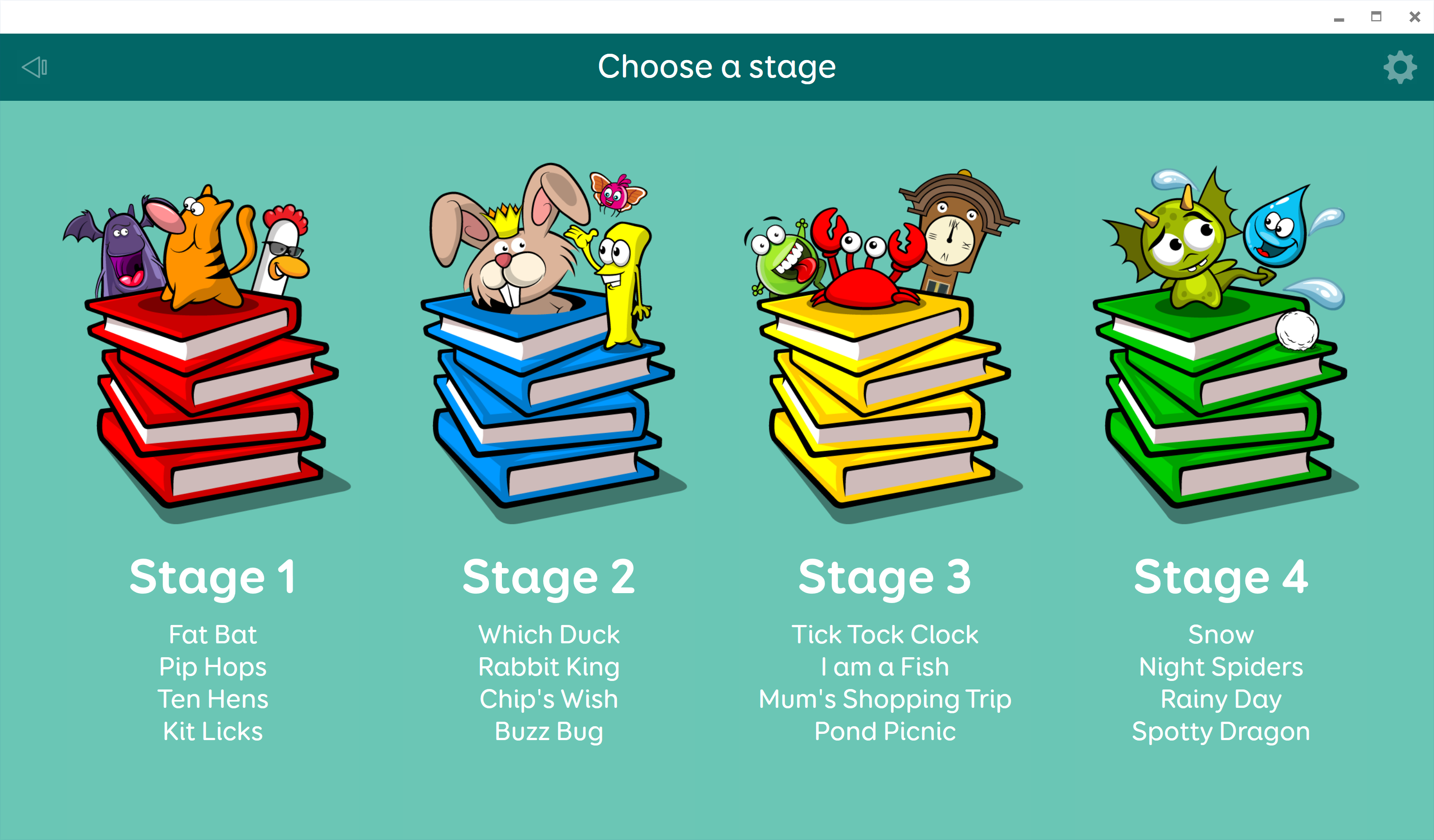Go back using the top-left arrow

tap(34, 67)
